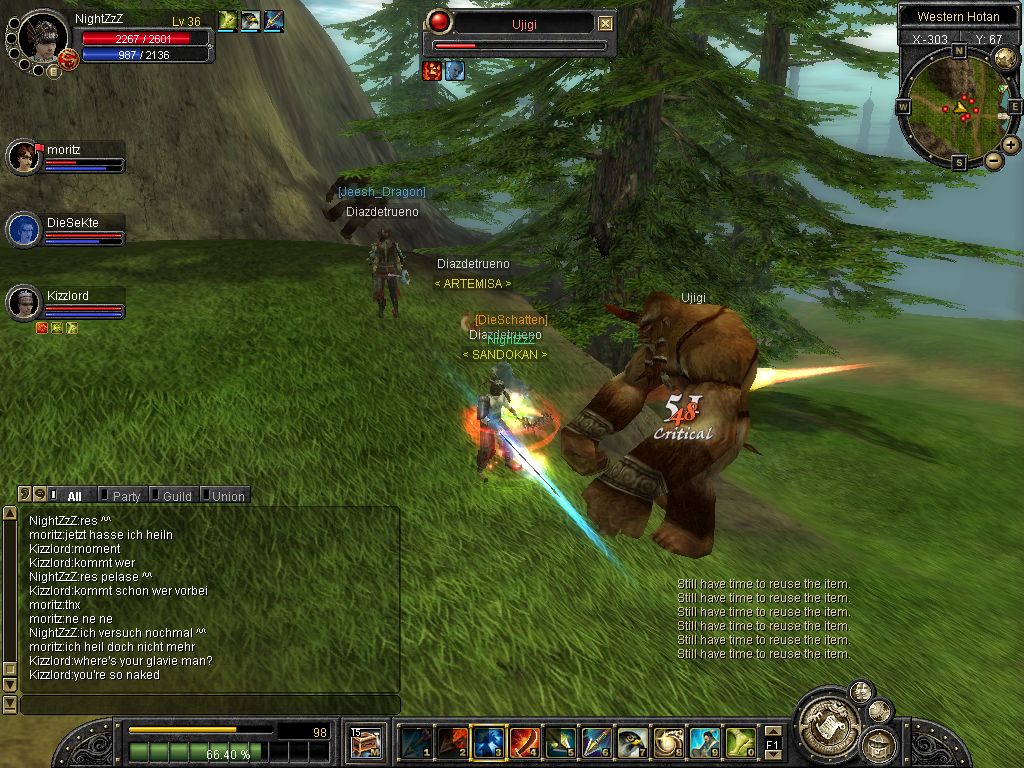Use the green leg skill in slot 0

742,742
